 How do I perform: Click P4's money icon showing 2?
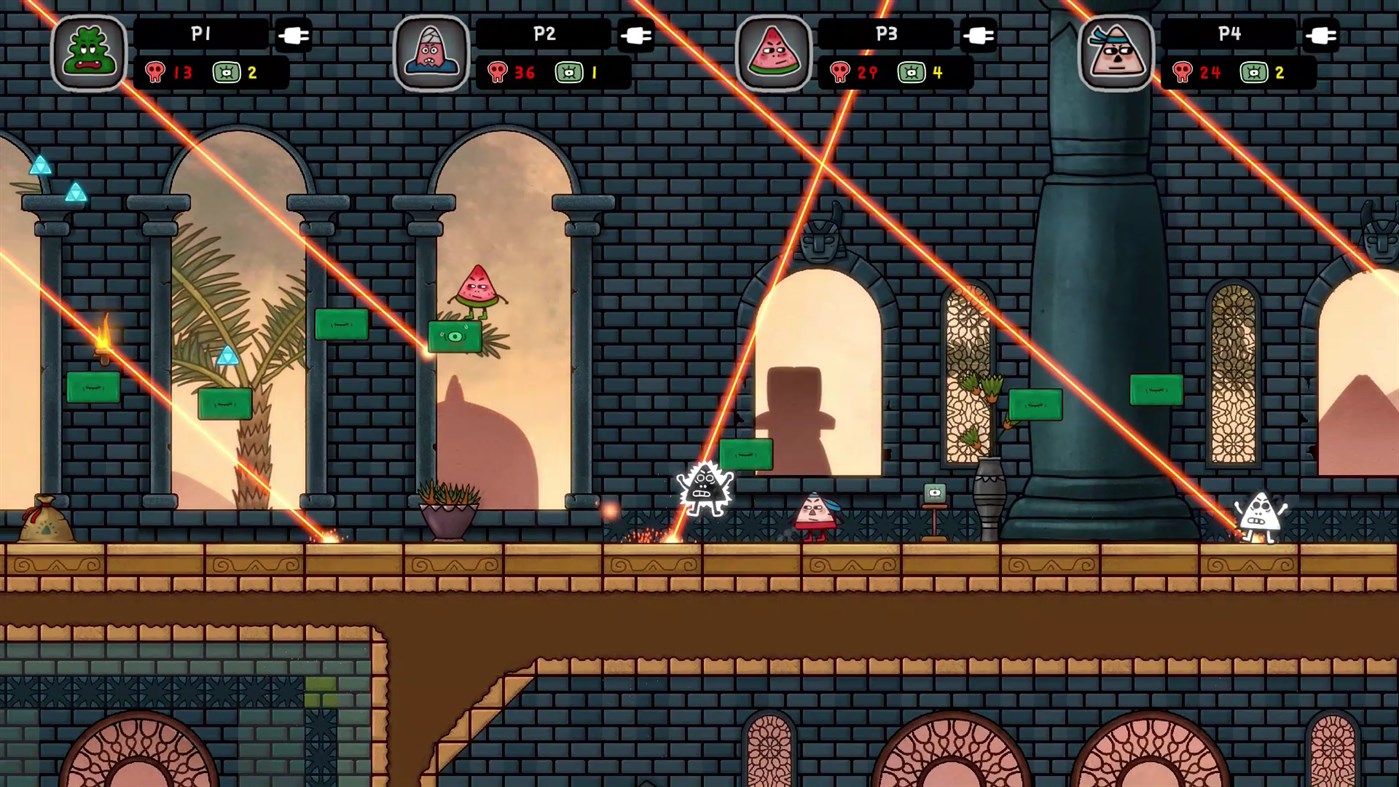click(x=1254, y=72)
